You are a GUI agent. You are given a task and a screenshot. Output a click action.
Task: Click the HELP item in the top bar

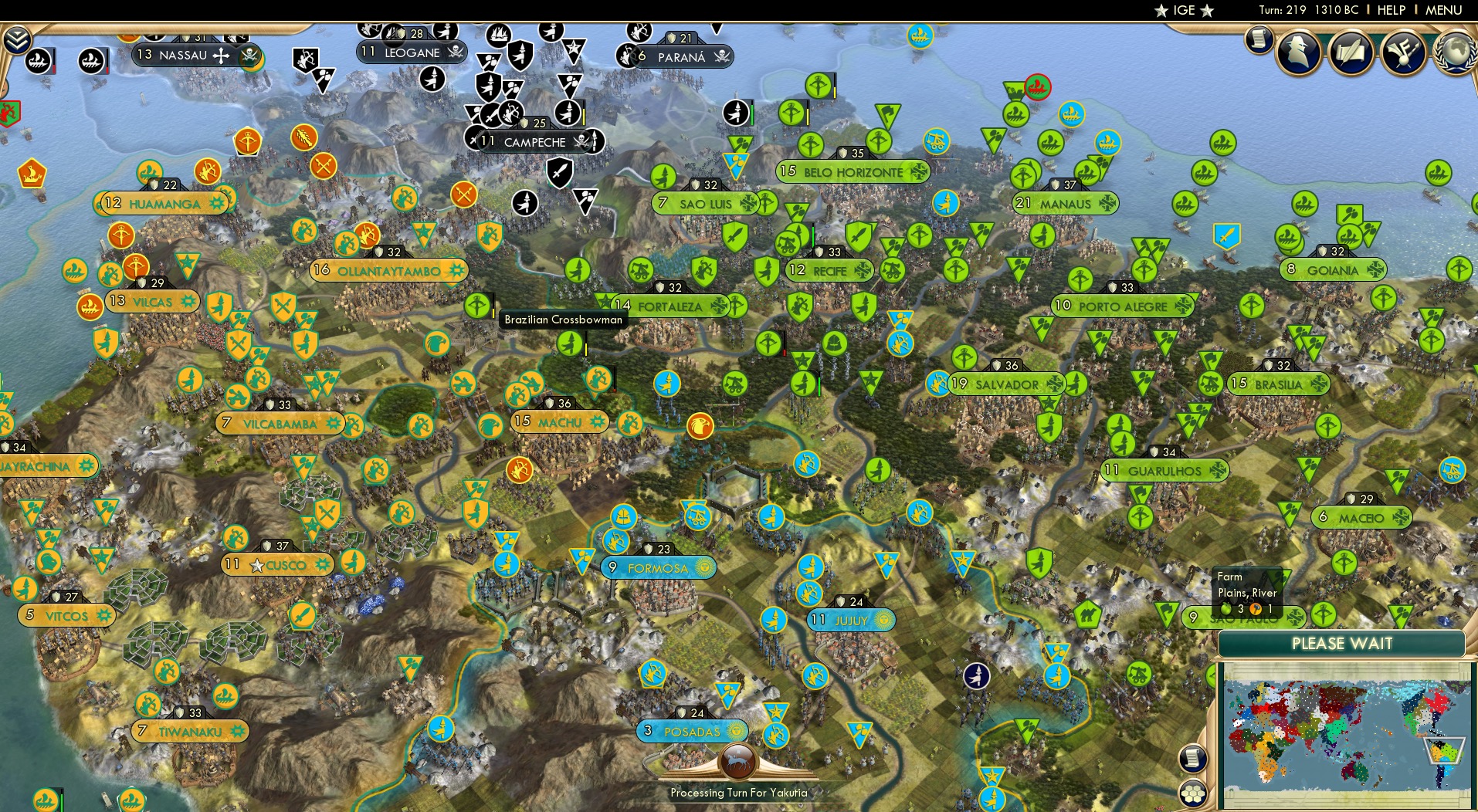tap(1390, 10)
